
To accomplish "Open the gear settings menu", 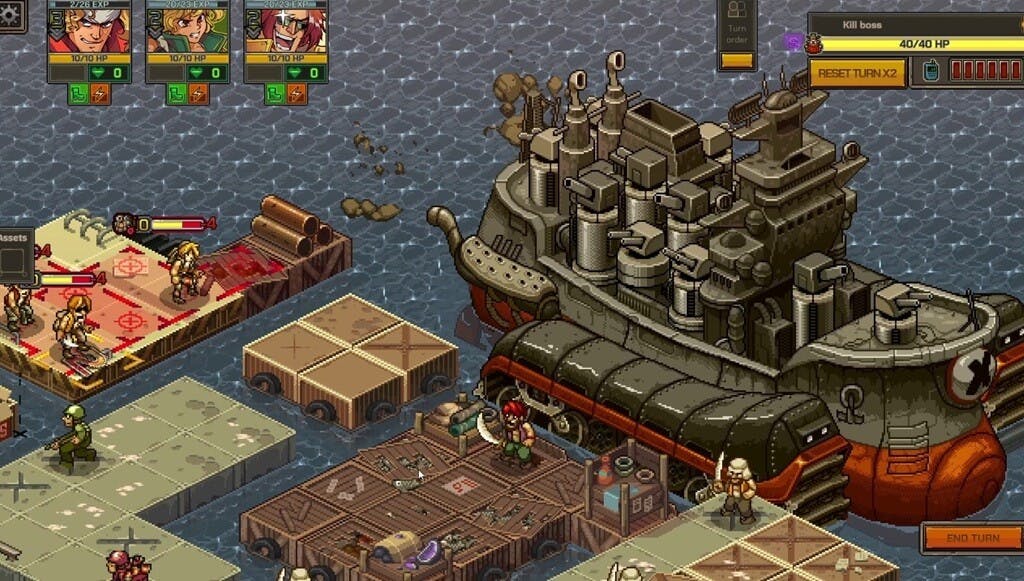I will click(10, 14).
